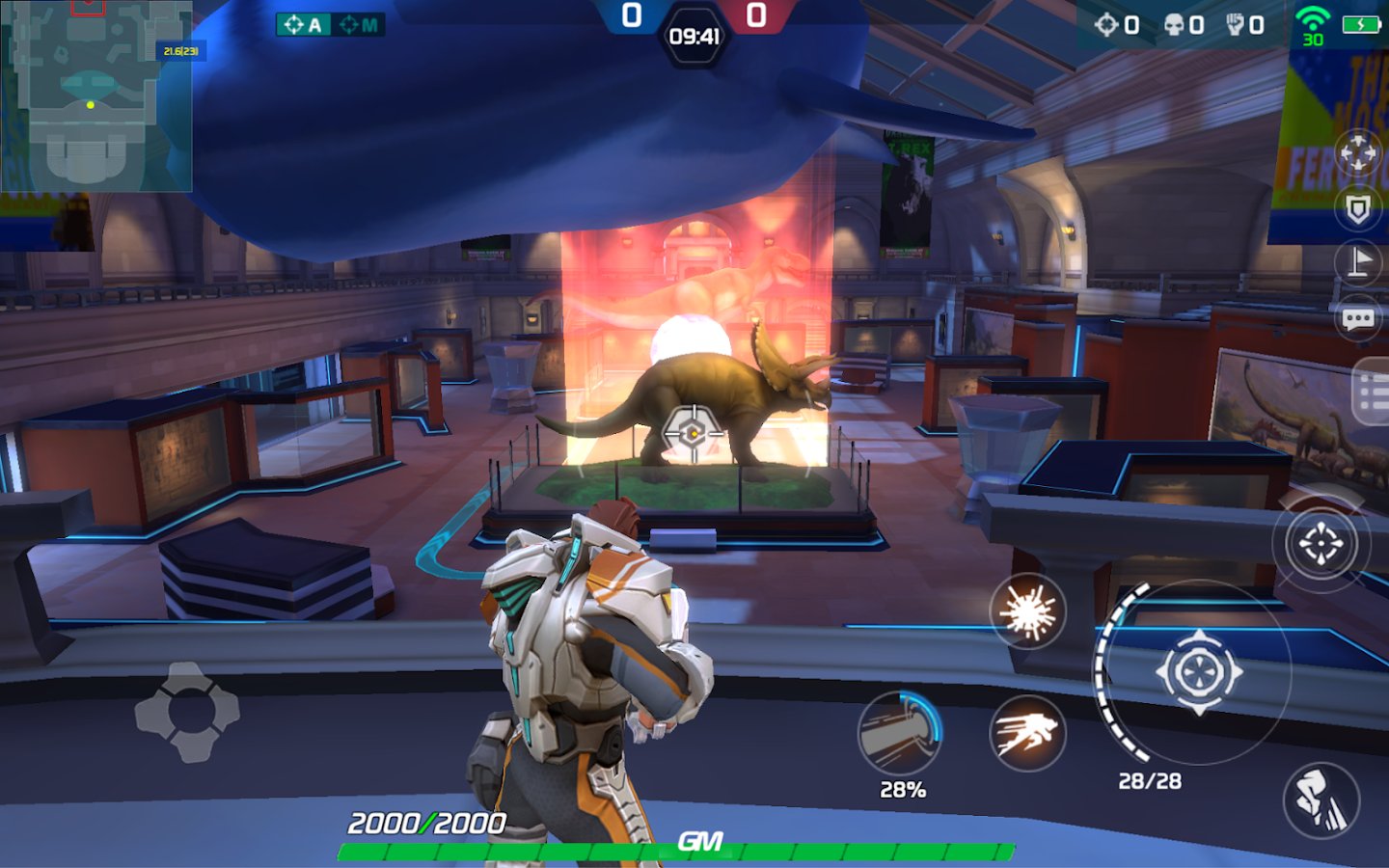Image resolution: width=1389 pixels, height=868 pixels.
Task: Activate the burst explosion ability
Action: (1027, 611)
